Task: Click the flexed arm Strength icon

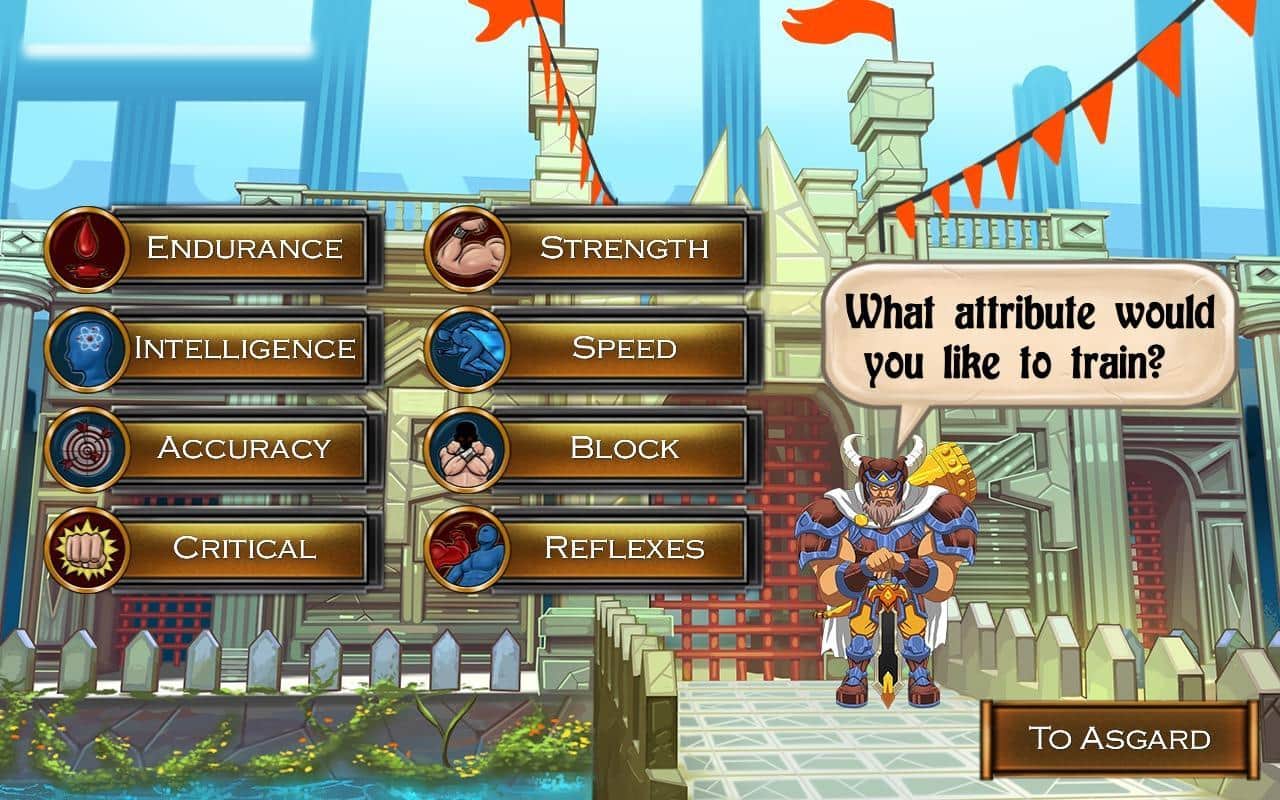Action: pos(467,249)
